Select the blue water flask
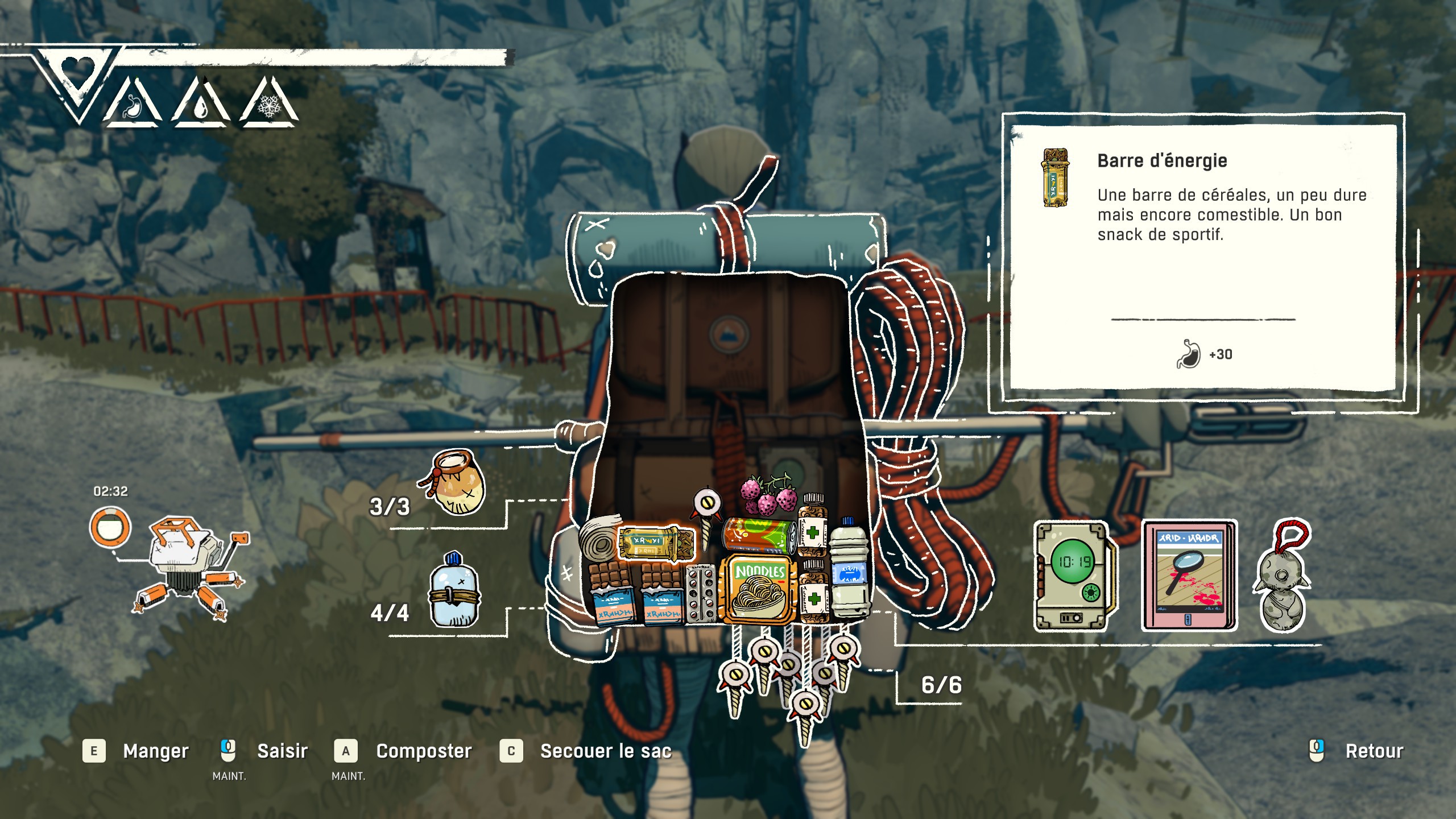The height and width of the screenshot is (819, 1456). click(x=454, y=591)
